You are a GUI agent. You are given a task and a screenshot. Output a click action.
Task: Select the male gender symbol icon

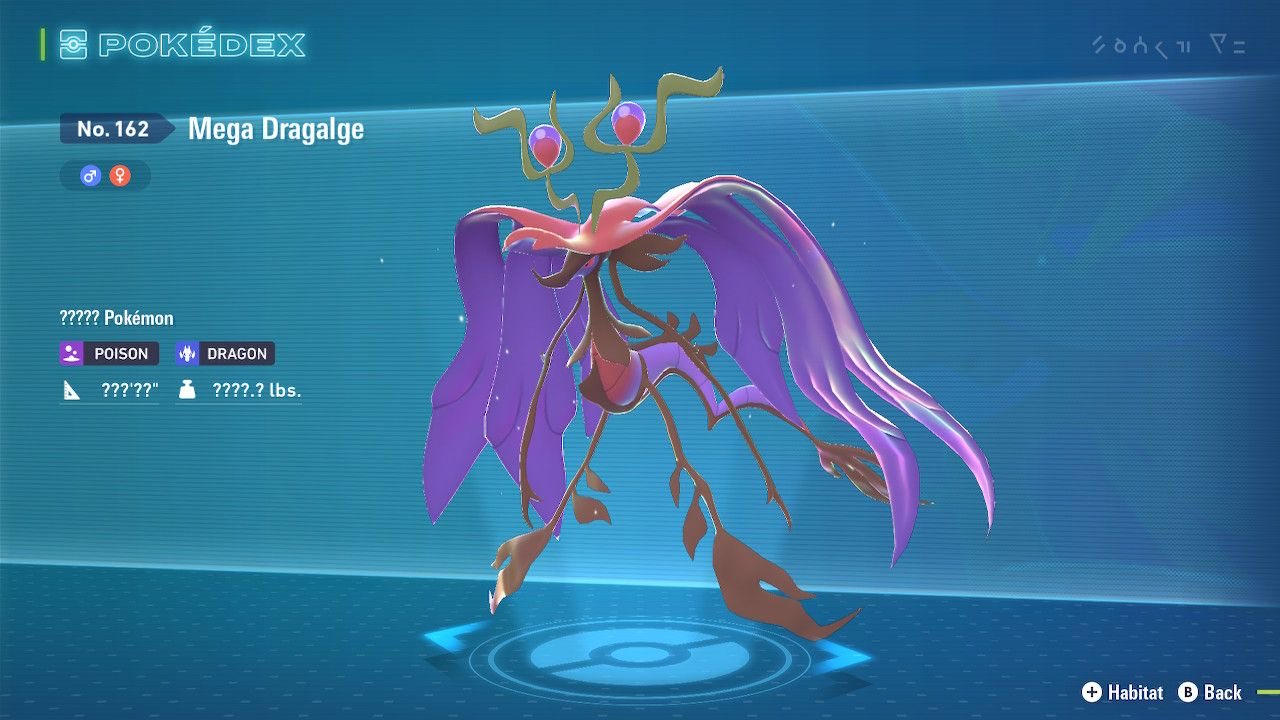[91, 176]
